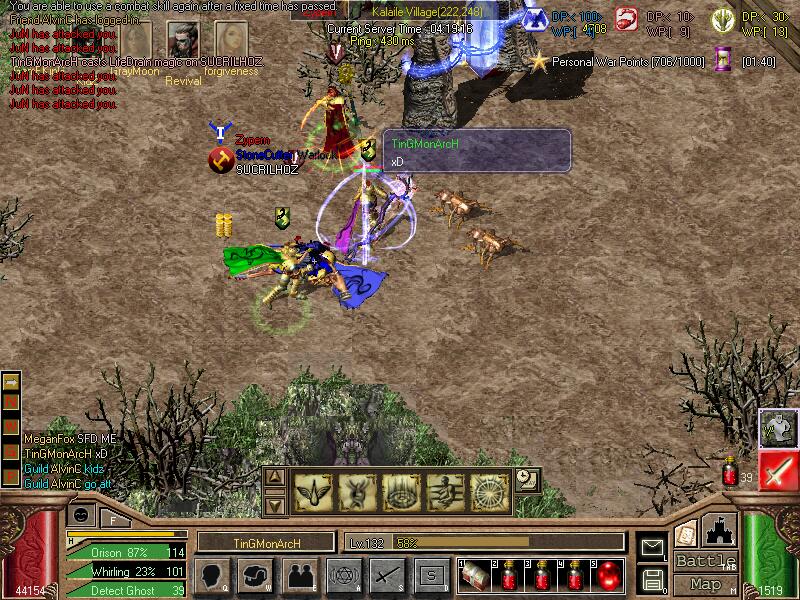This screenshot has height=600, width=800.
Task: Click the skill bar up arrow
Action: pyautogui.click(x=275, y=477)
